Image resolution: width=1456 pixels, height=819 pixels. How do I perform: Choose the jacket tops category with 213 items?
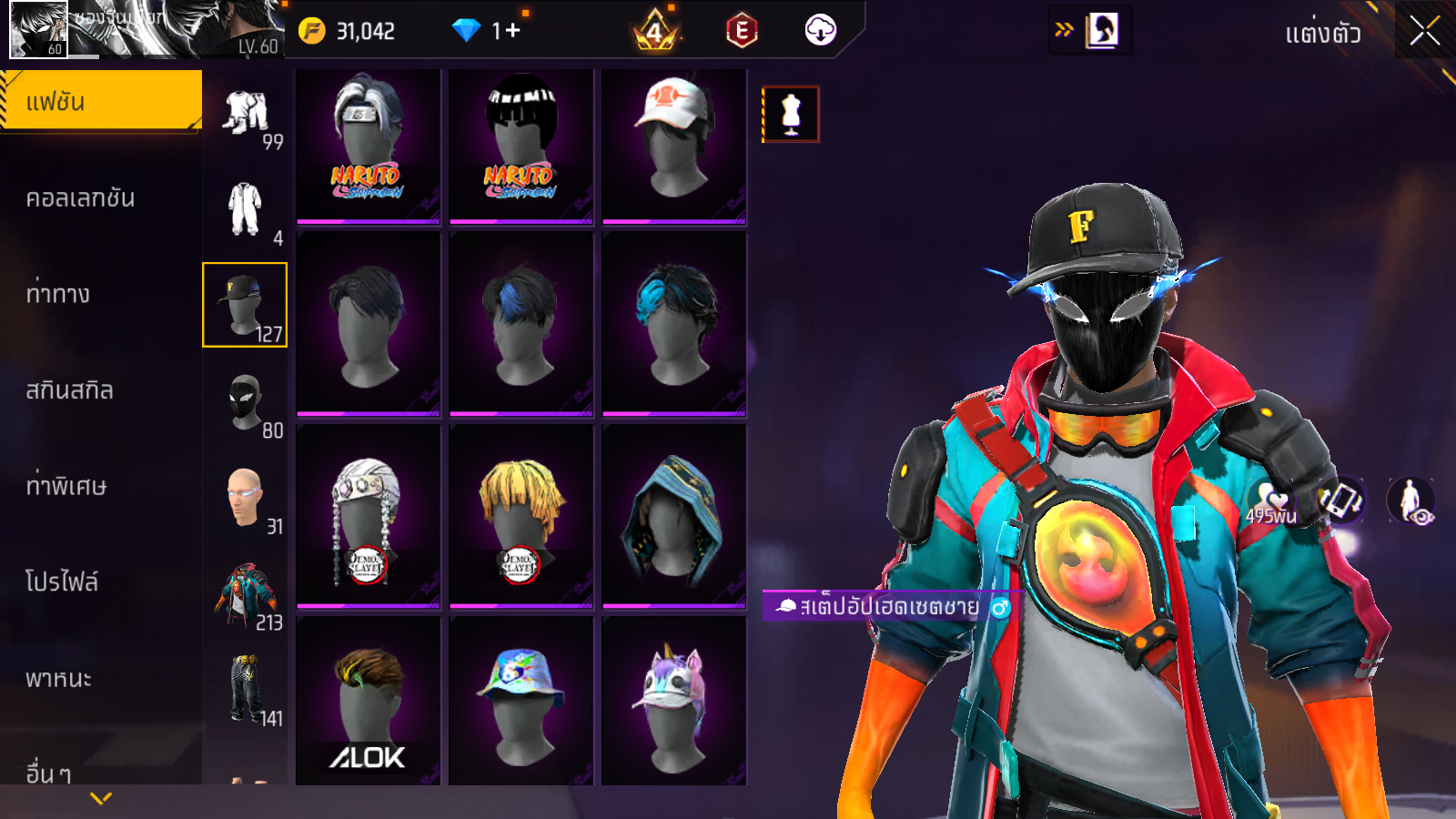[245, 594]
